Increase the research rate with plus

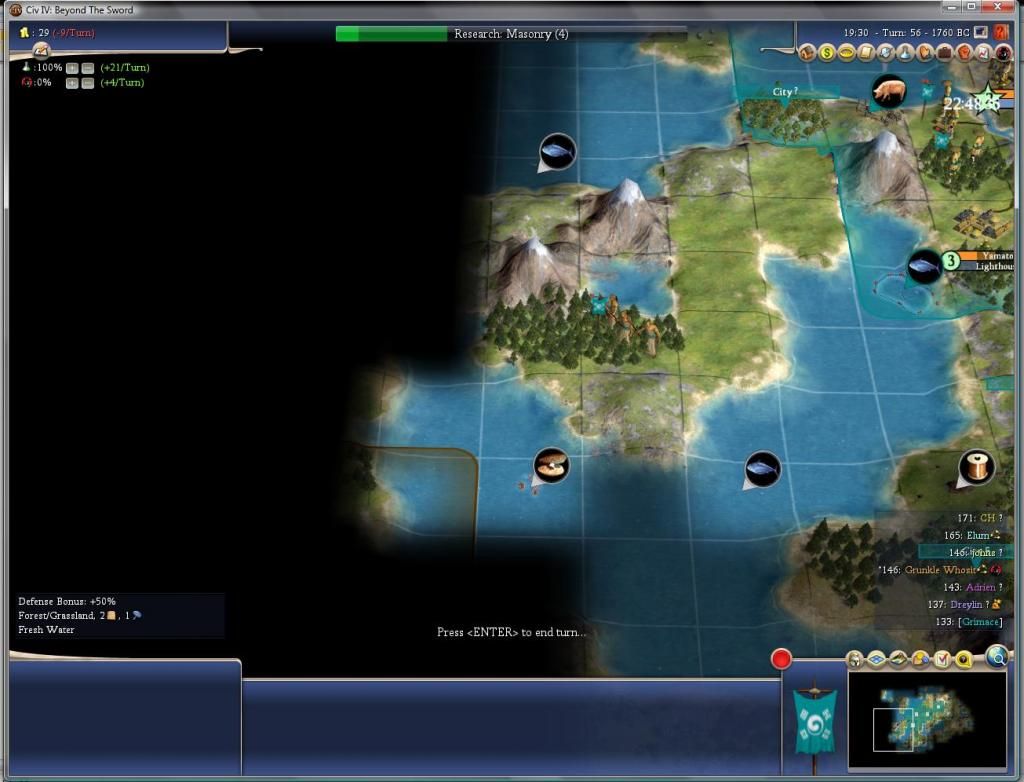pyautogui.click(x=72, y=68)
